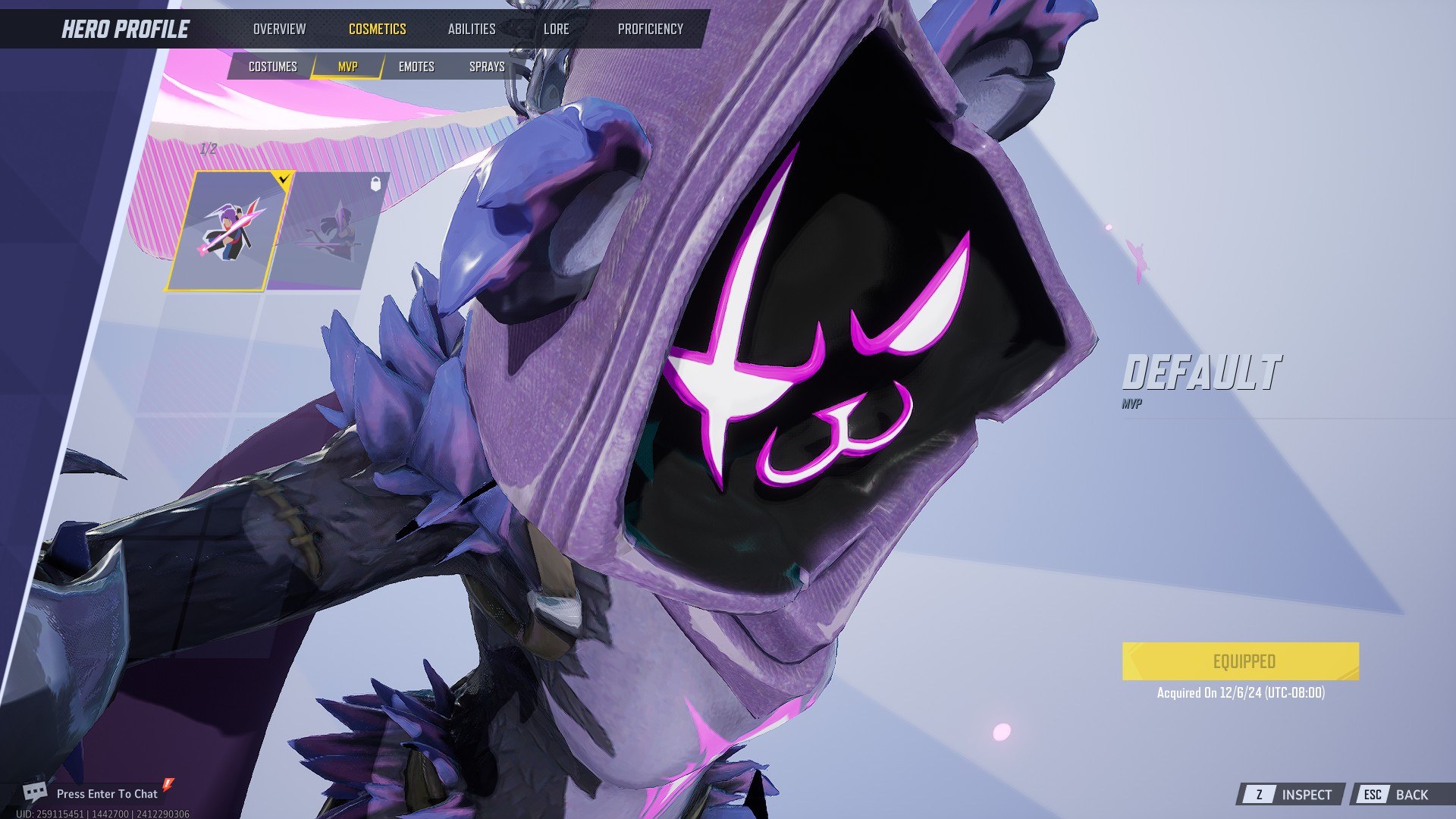The image size is (1456, 819).
Task: Click the yellow checkmark on the equipped MVP
Action: [x=284, y=180]
